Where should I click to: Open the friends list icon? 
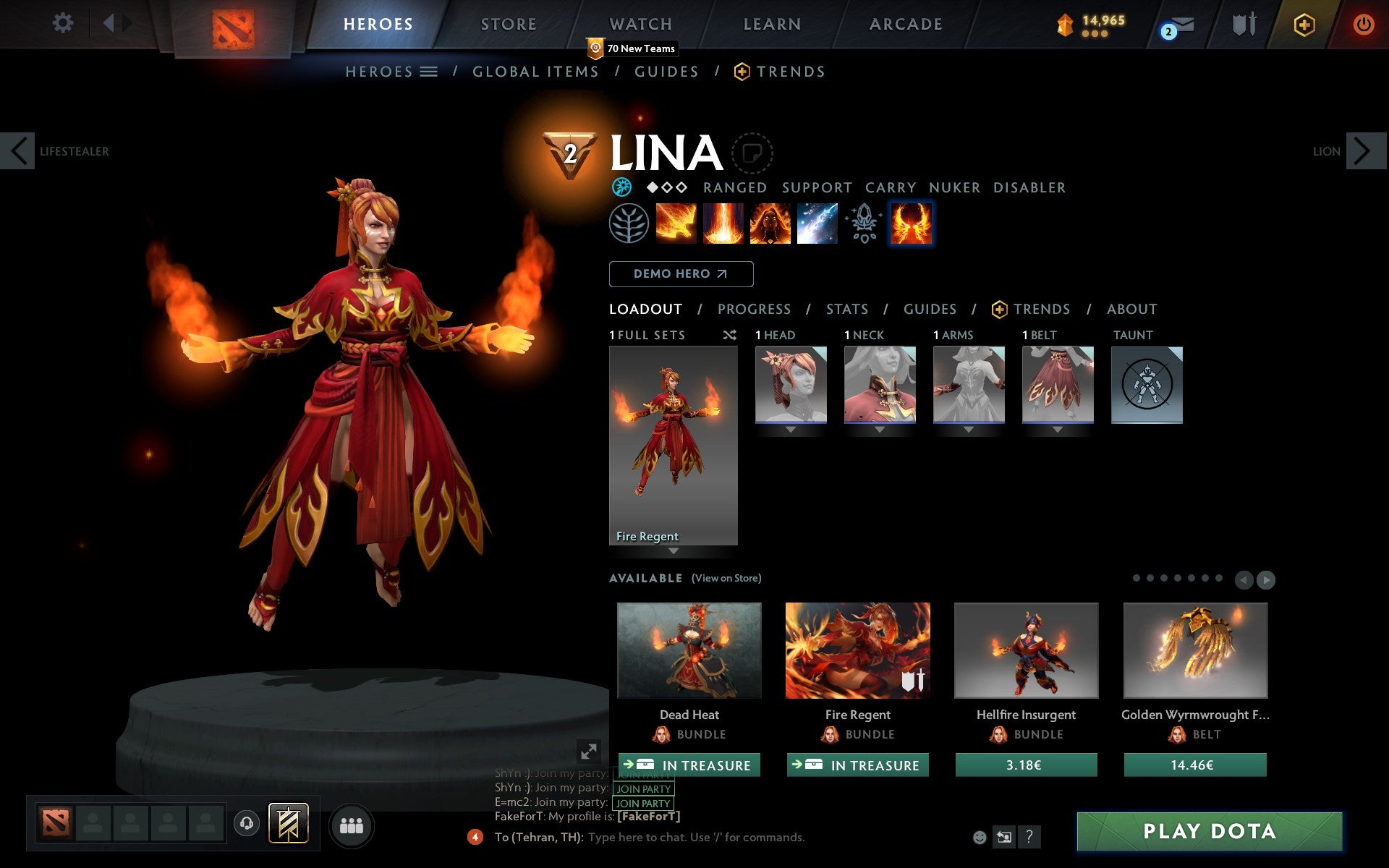click(352, 824)
